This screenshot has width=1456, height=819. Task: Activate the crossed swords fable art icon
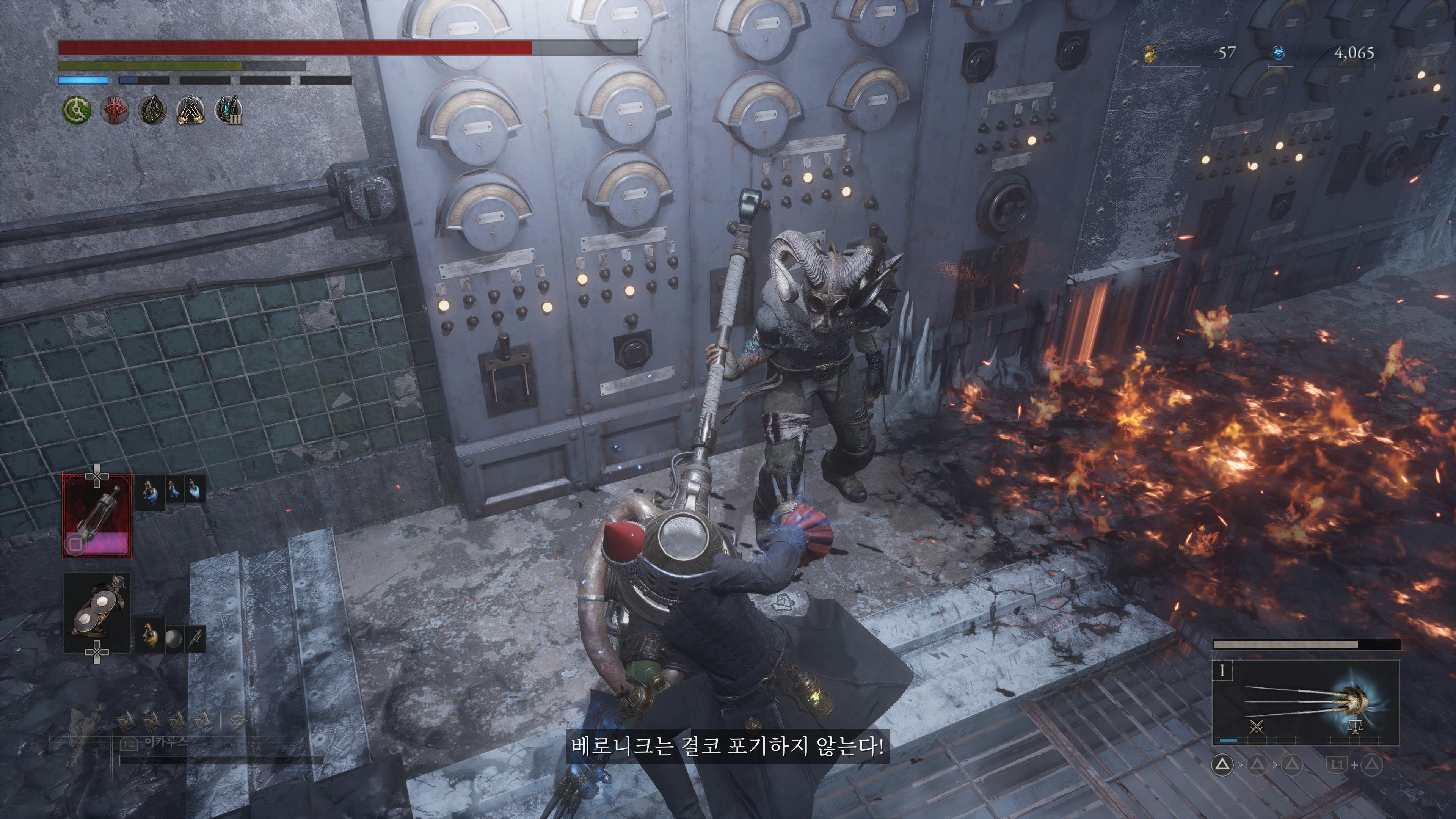pos(1256,727)
